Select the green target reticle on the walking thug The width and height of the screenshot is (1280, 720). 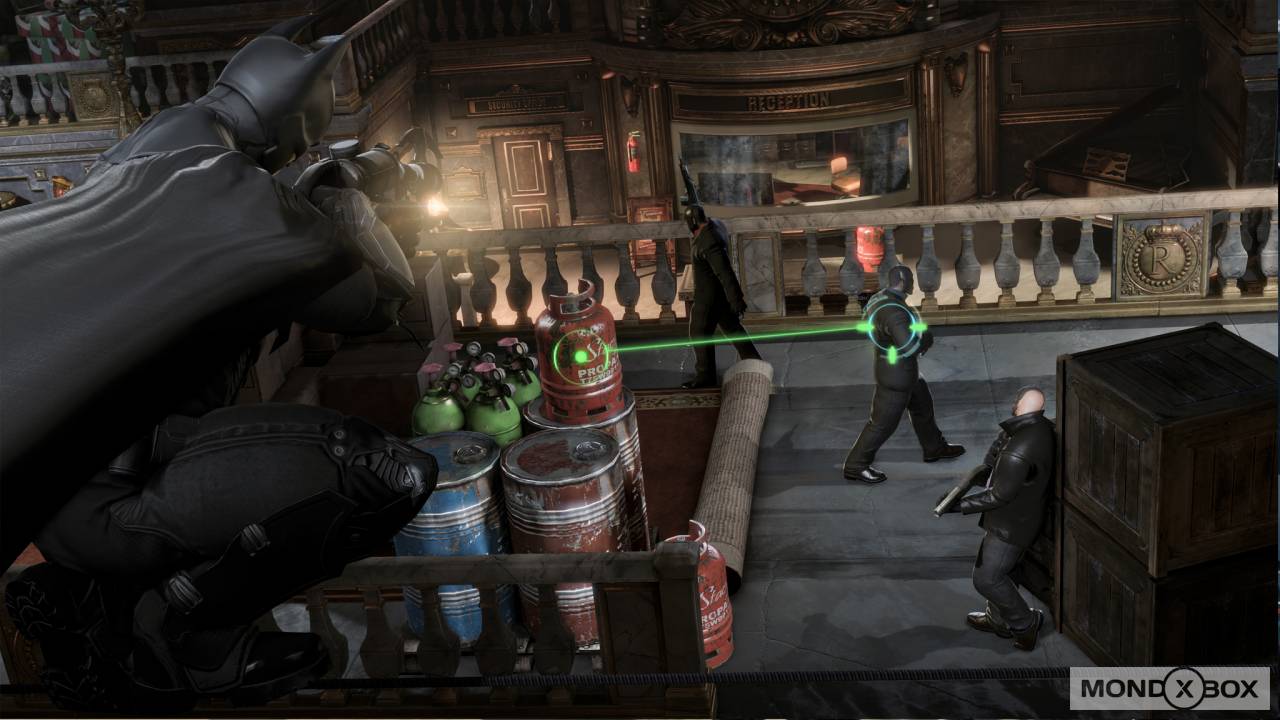pyautogui.click(x=893, y=327)
